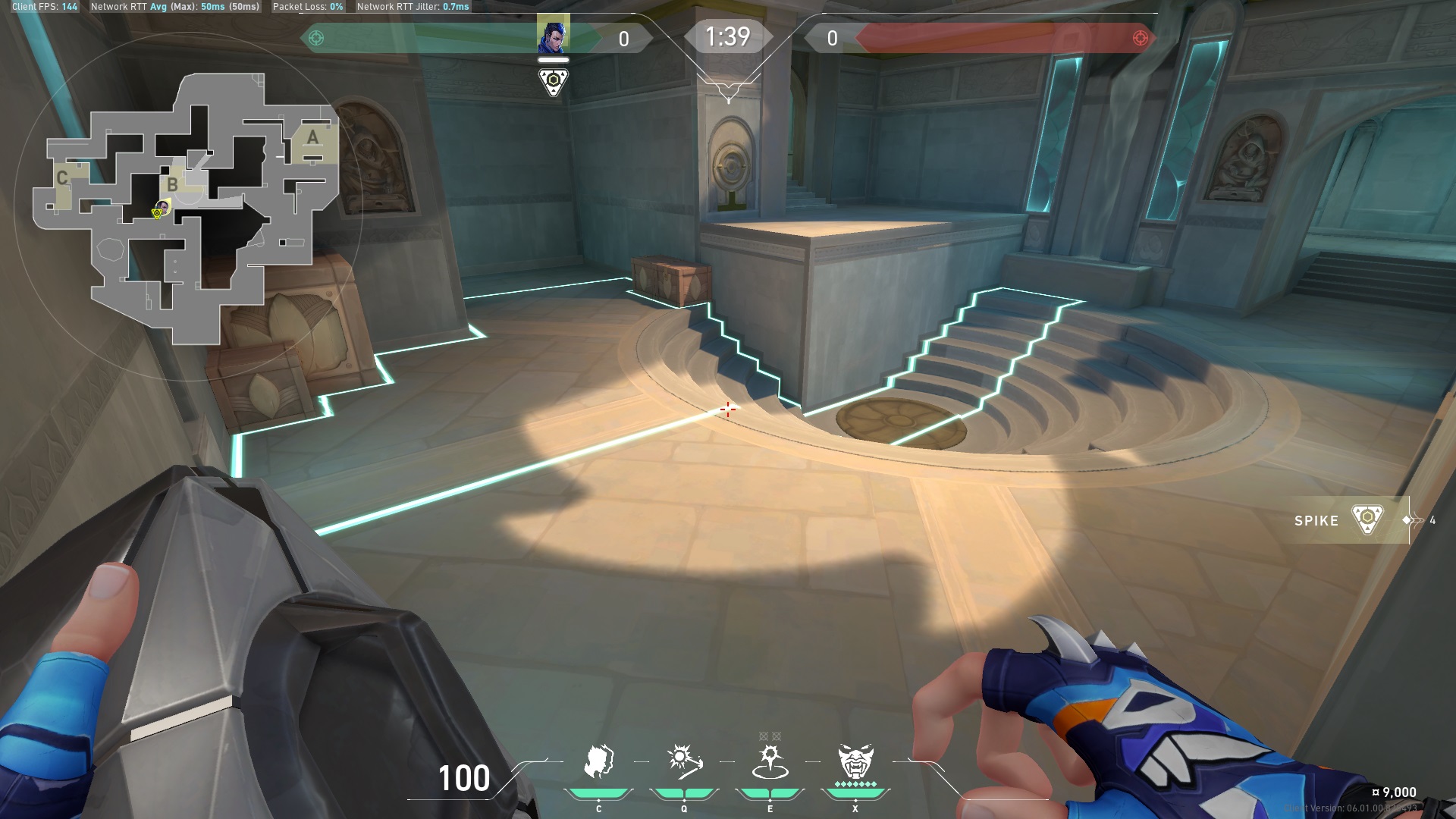
Task: Click the A site marker on minimap
Action: coord(312,138)
